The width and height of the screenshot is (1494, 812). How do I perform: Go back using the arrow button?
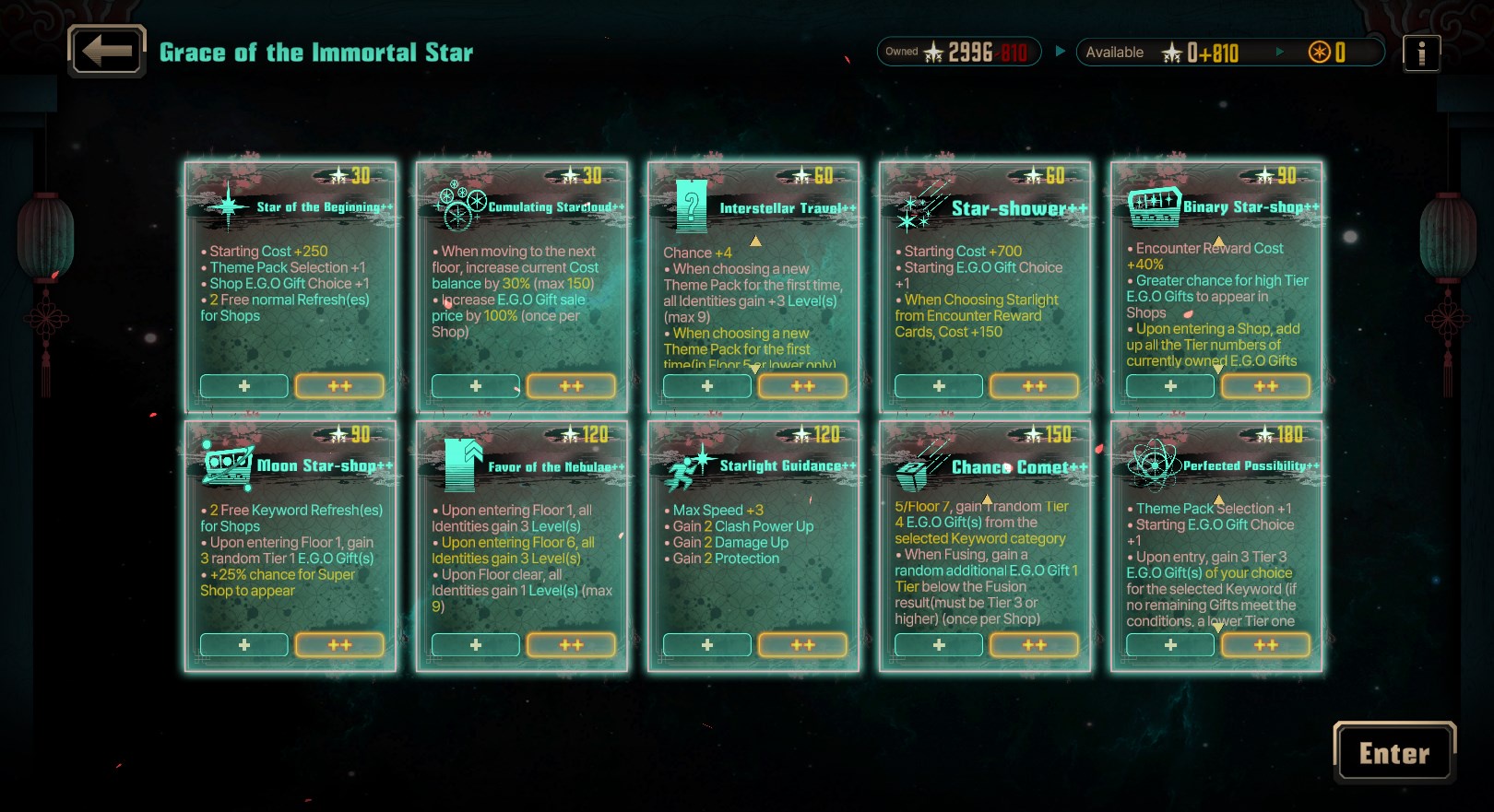click(x=107, y=51)
